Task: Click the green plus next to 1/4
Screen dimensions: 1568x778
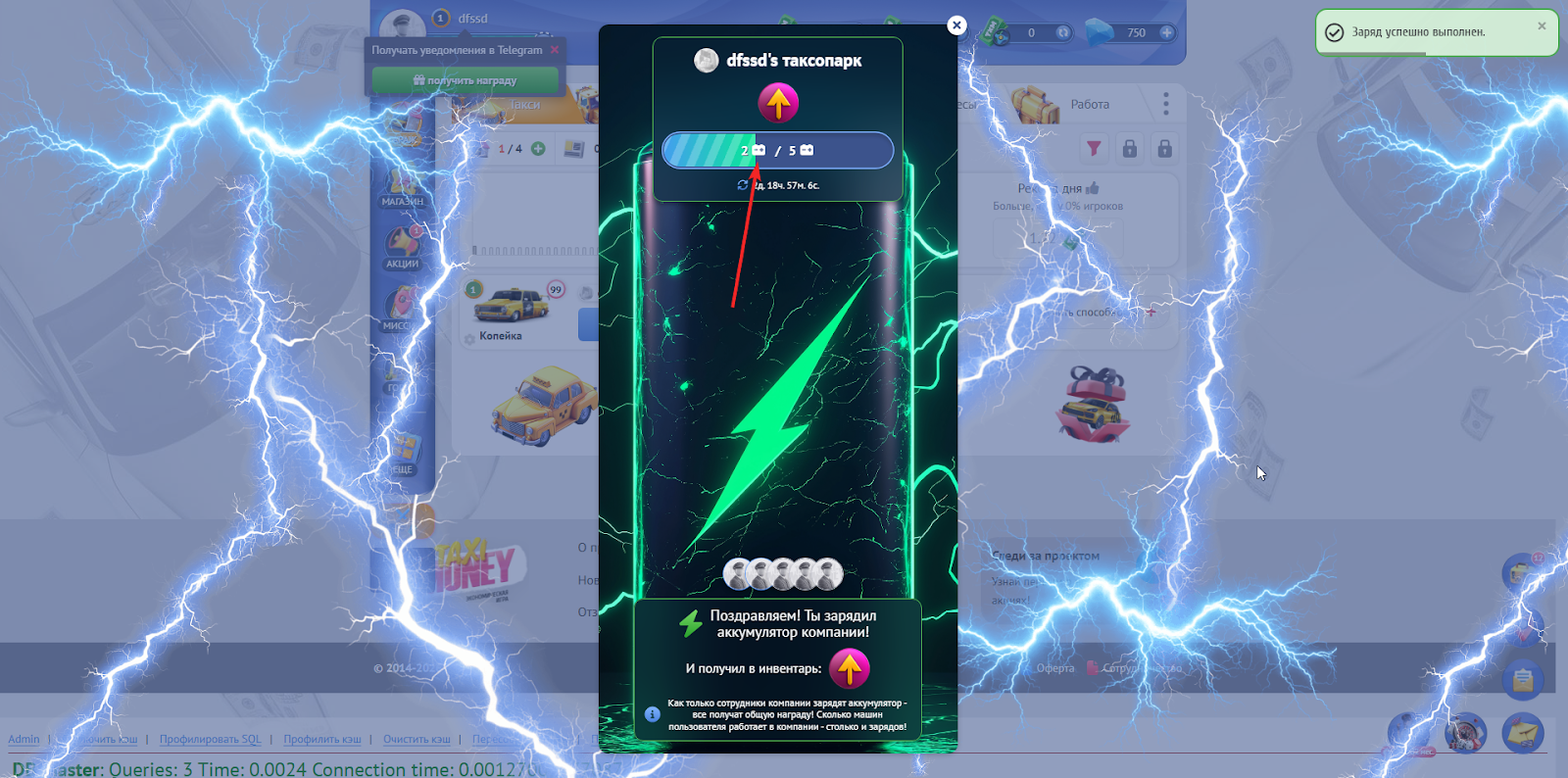Action: pyautogui.click(x=538, y=149)
